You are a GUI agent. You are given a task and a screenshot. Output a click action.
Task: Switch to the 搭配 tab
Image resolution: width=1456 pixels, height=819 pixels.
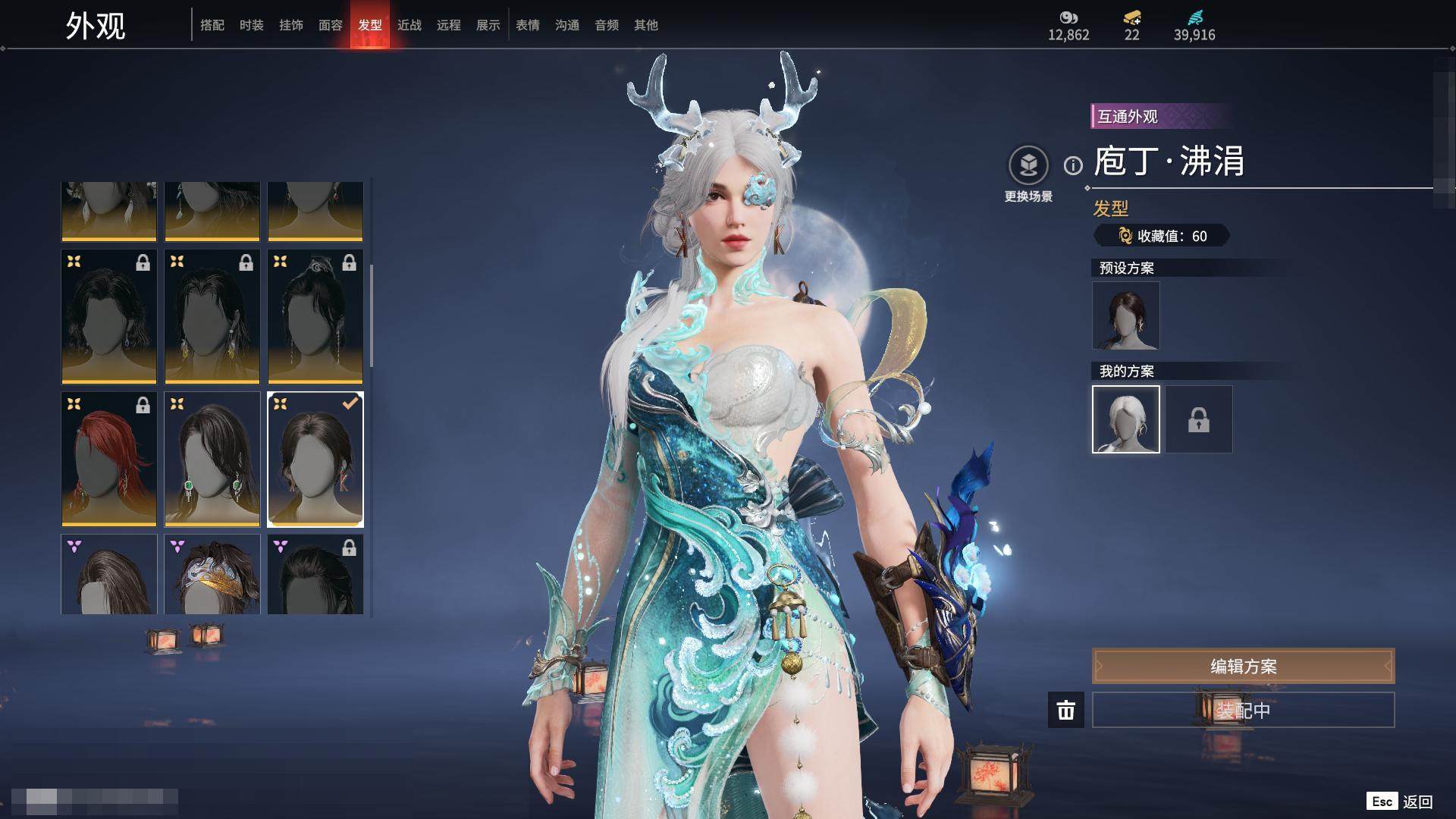point(212,25)
